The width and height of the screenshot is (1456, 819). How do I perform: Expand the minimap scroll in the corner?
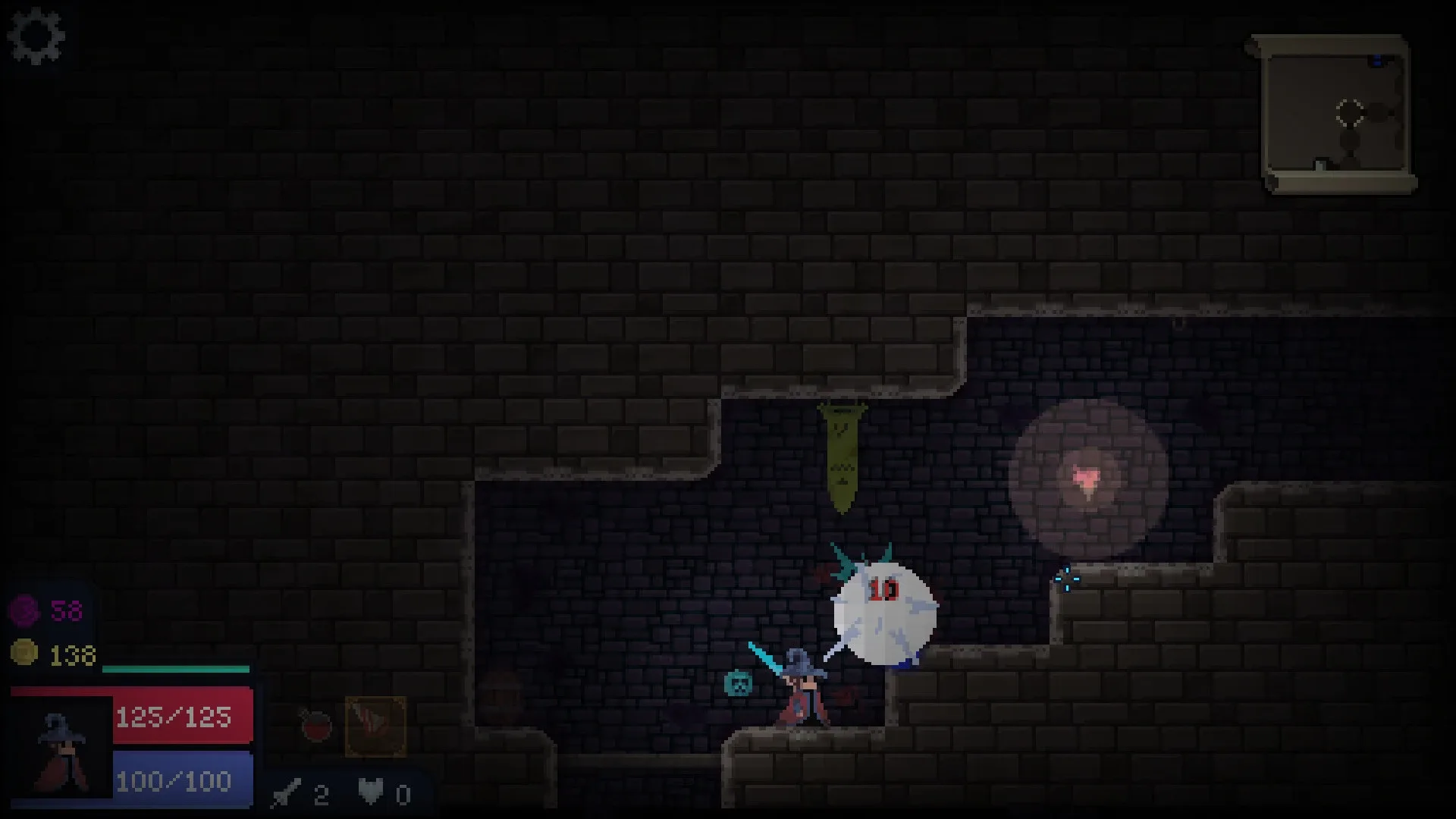coord(1337,114)
